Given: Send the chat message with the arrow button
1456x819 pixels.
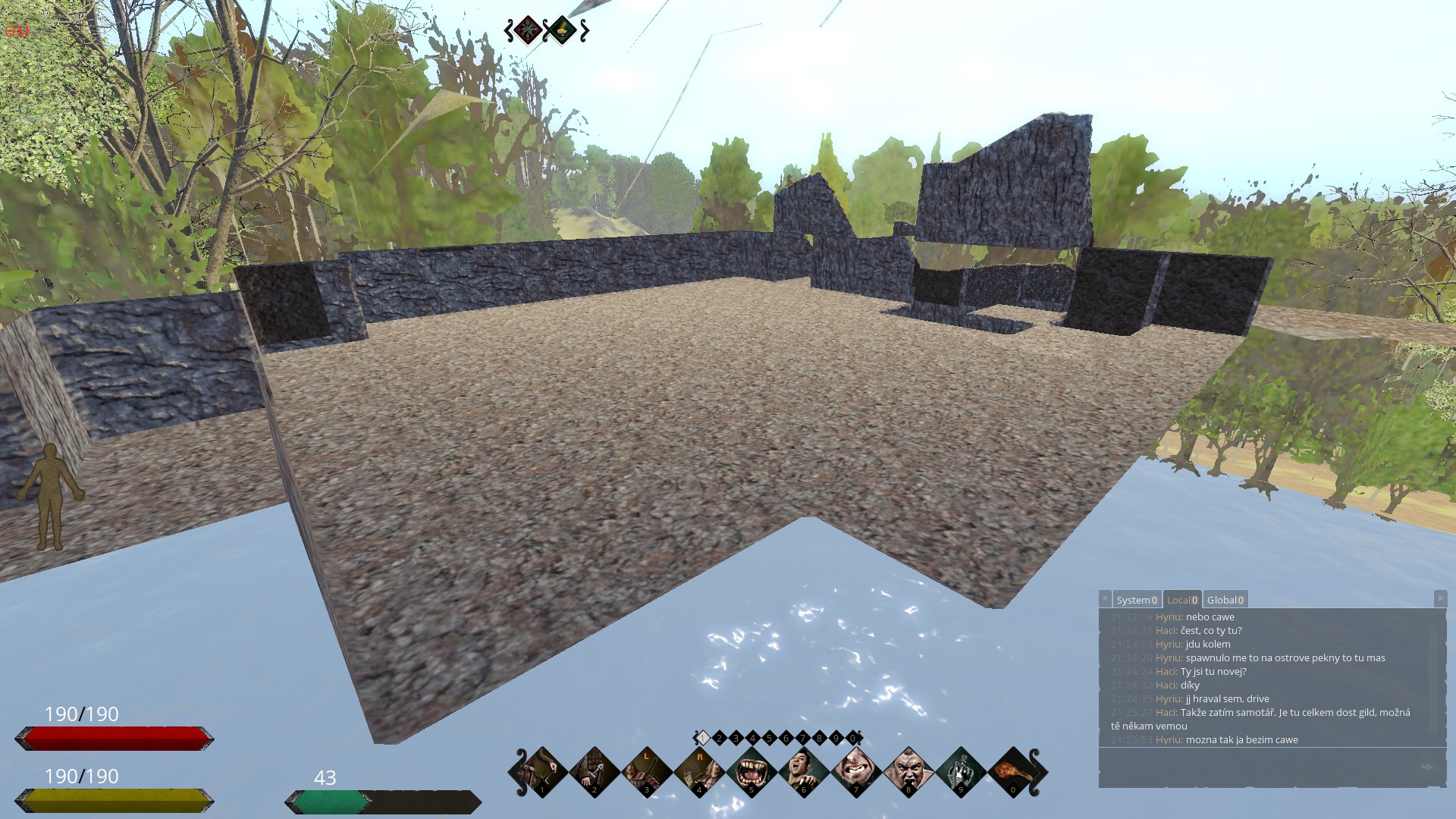Looking at the screenshot, I should 1426,767.
